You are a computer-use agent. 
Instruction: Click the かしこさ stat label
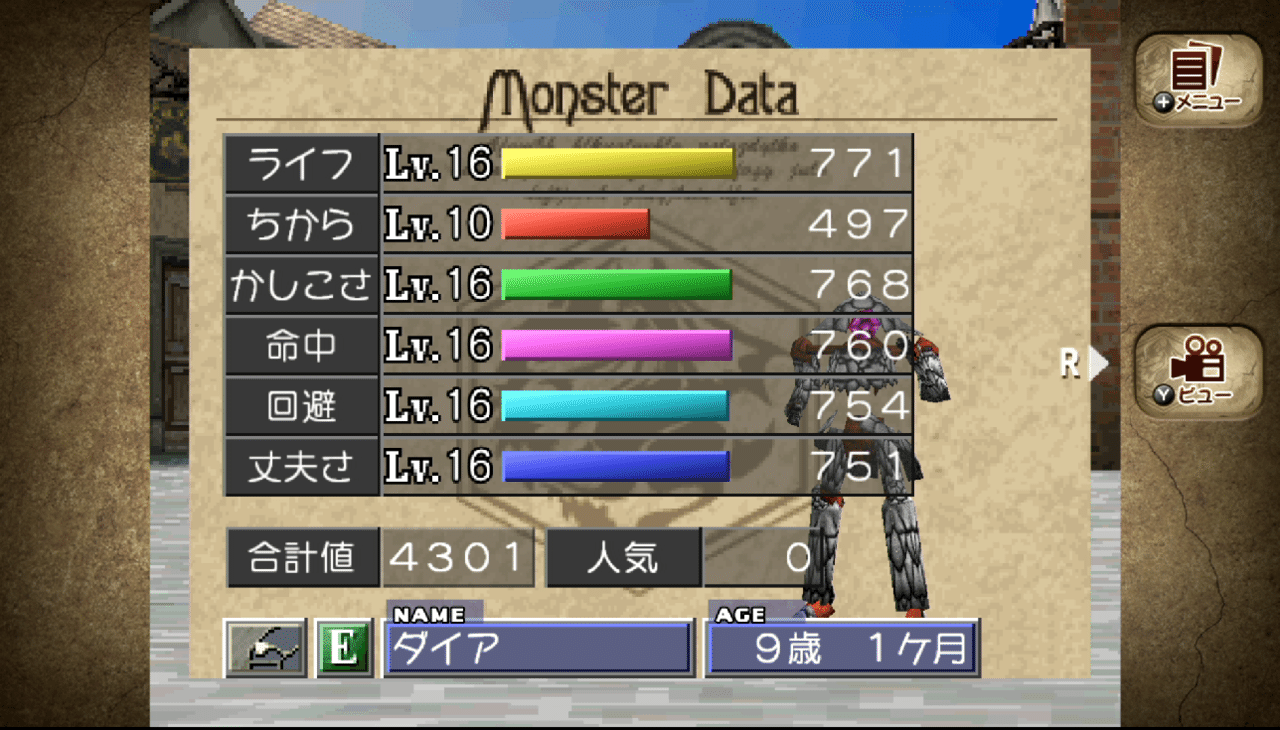(302, 285)
